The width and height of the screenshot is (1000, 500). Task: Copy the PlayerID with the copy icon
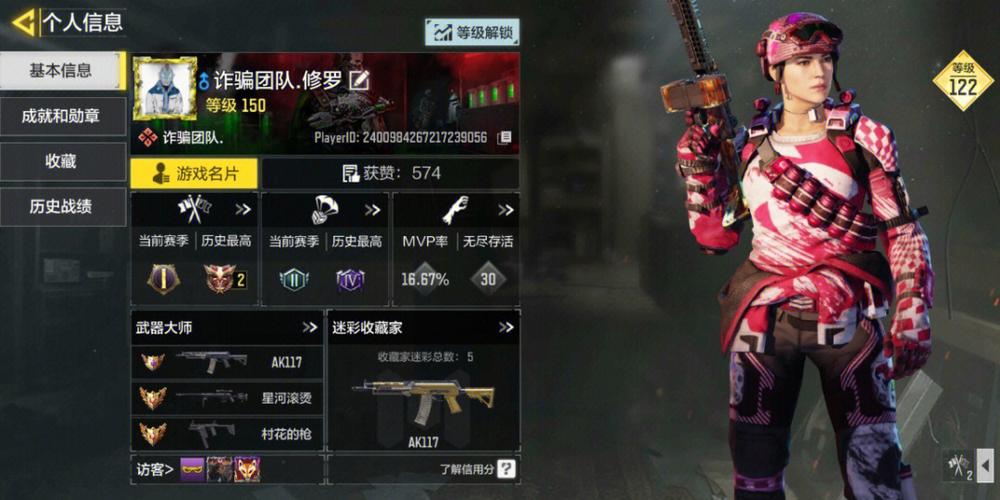[x=505, y=137]
